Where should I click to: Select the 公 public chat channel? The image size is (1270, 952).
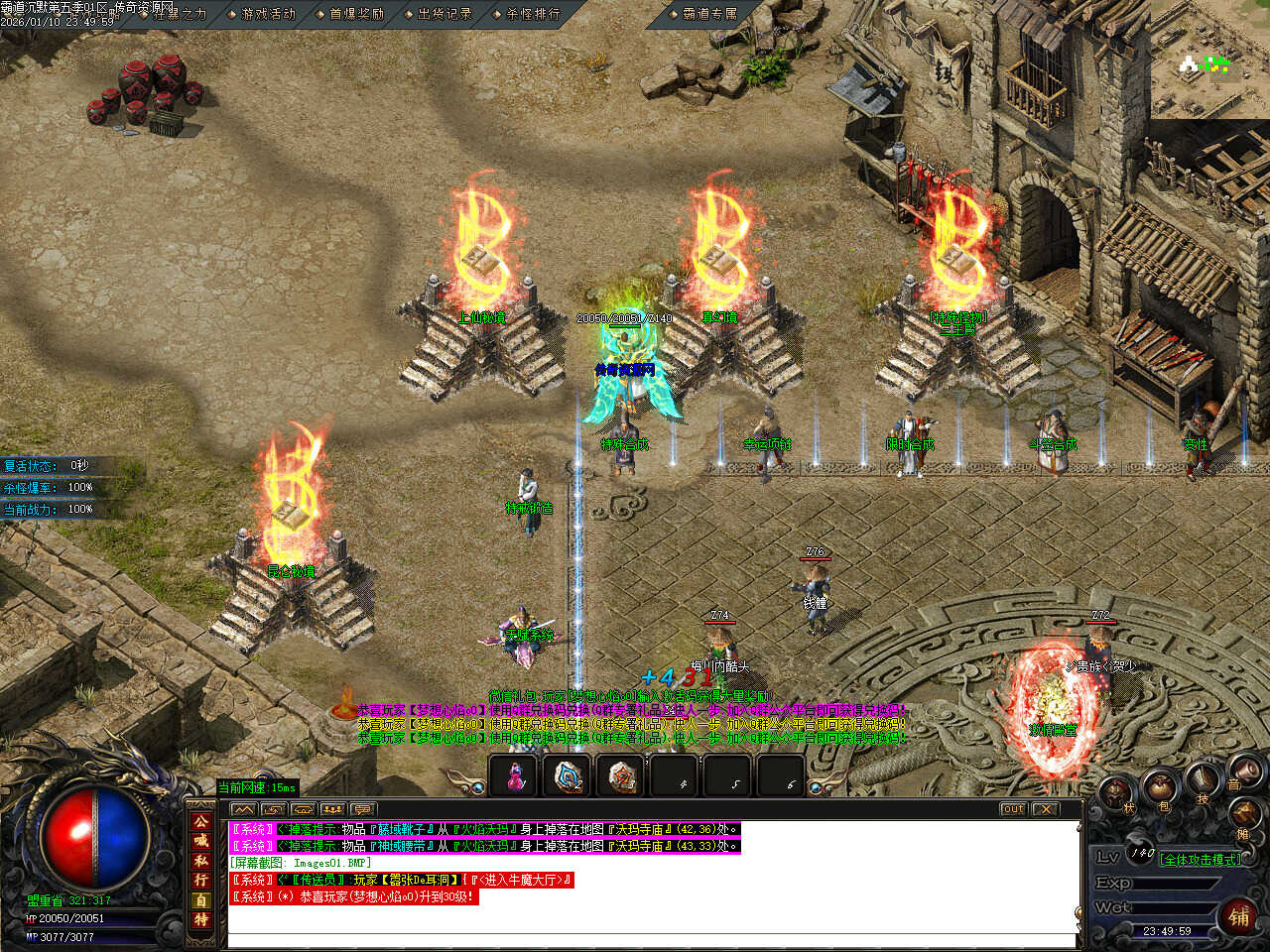pos(201,821)
